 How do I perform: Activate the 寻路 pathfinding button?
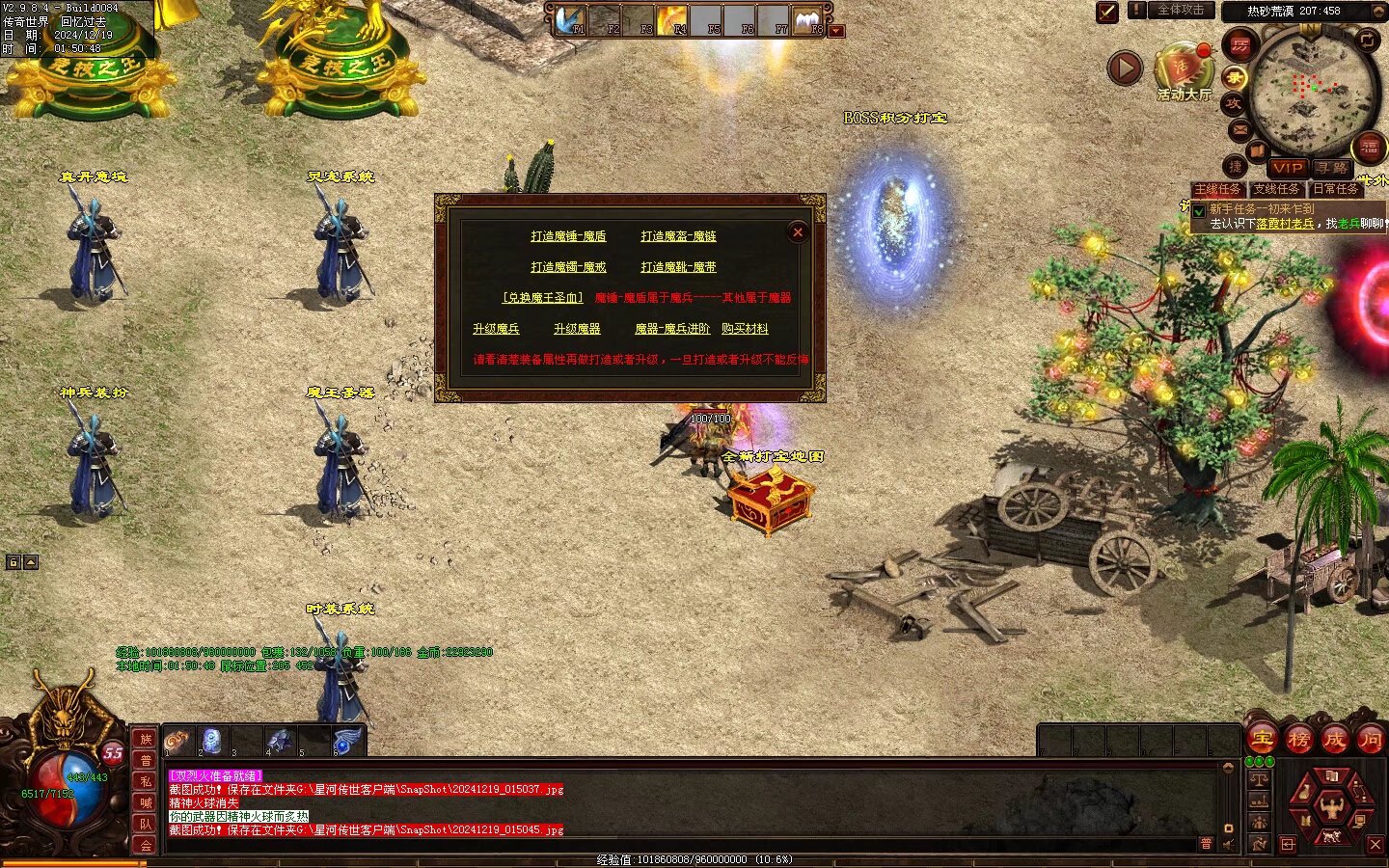click(1330, 168)
